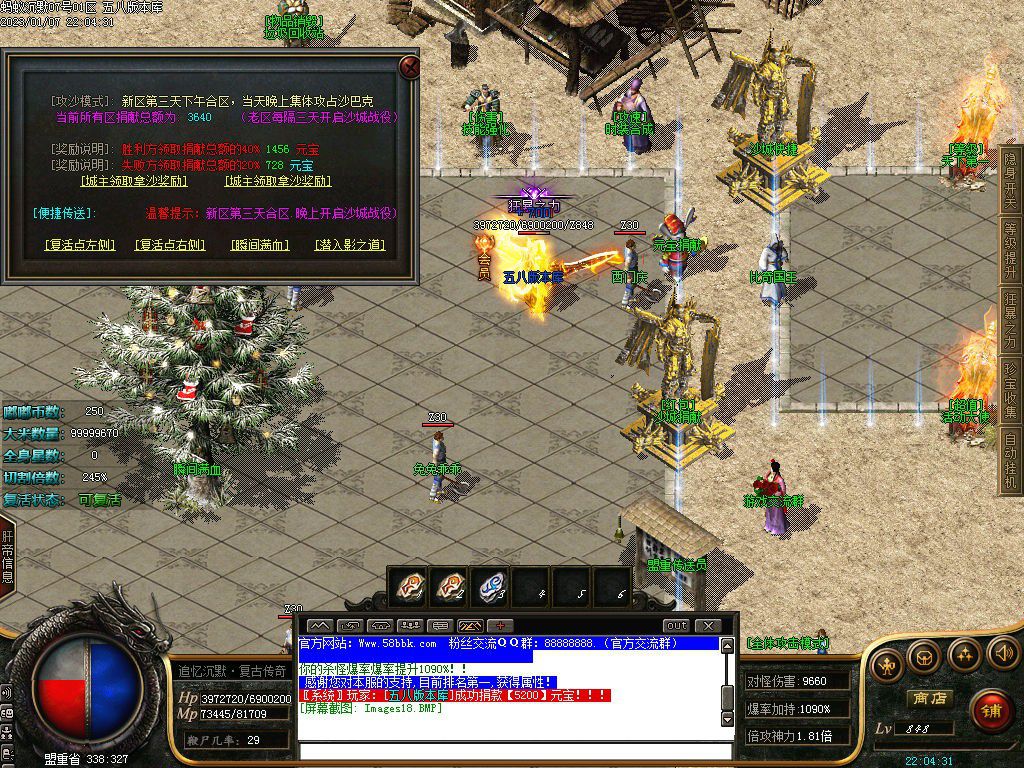Use the item in hotbar slot 1
The height and width of the screenshot is (768, 1024).
[409, 587]
